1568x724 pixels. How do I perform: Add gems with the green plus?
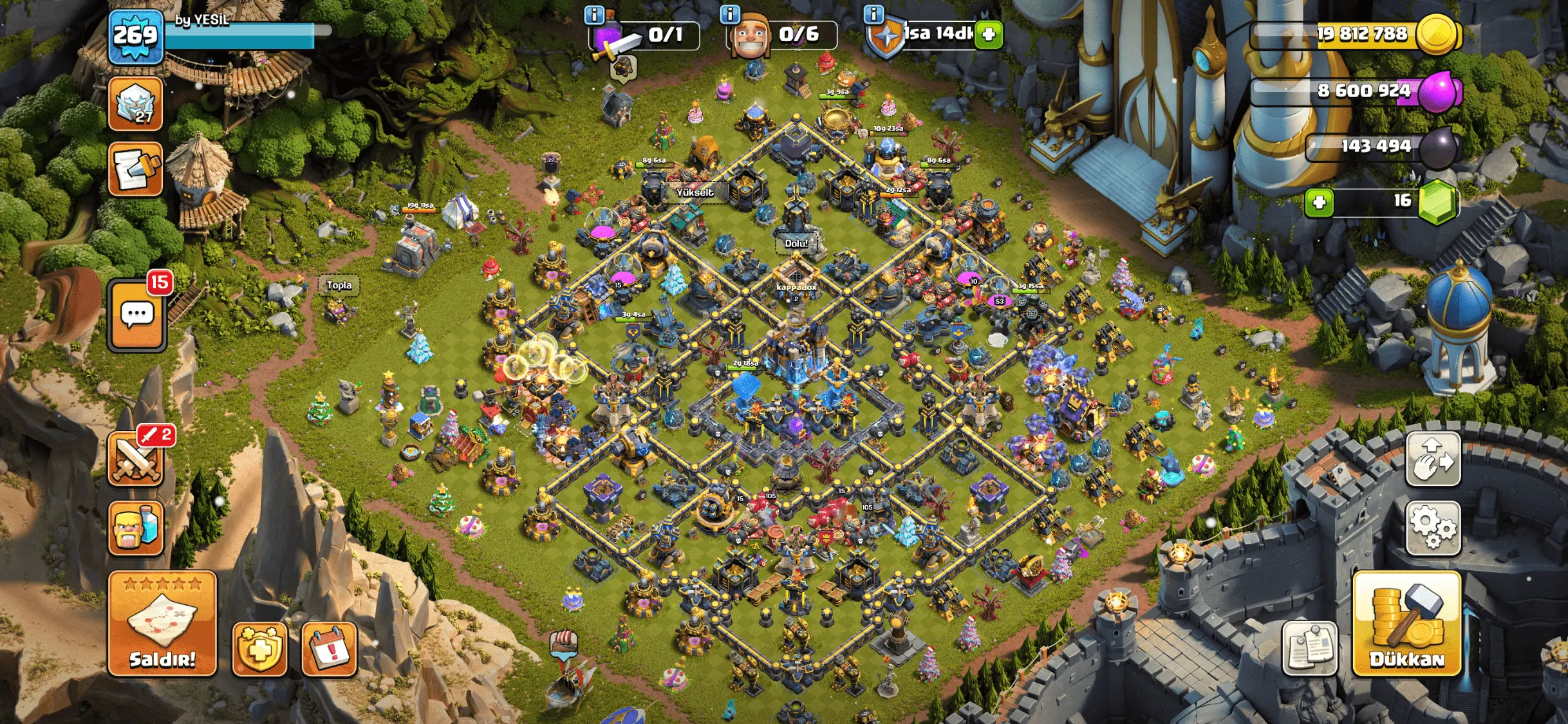click(x=1319, y=203)
